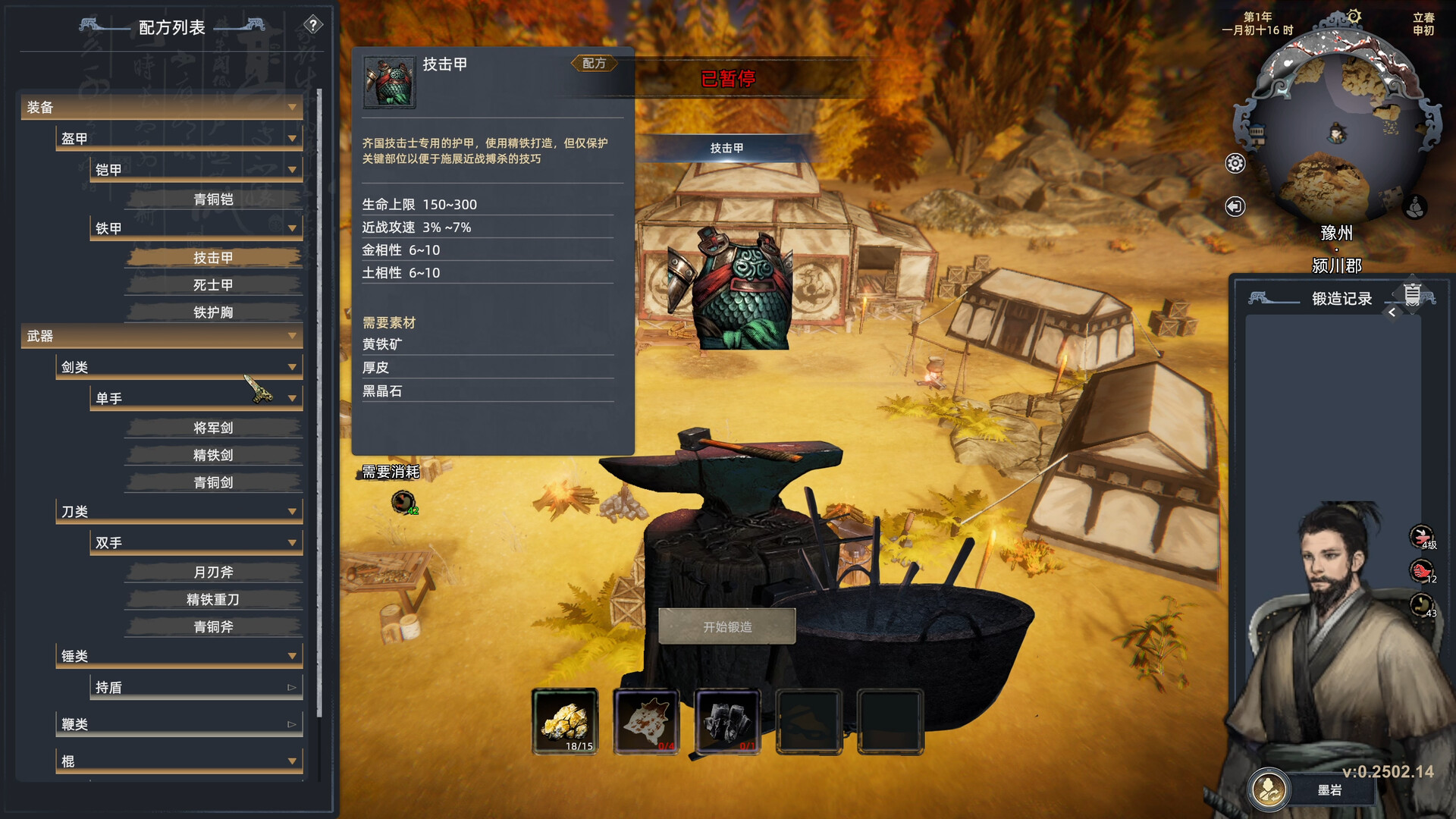This screenshot has width=1456, height=819.
Task: Expand the 鞭类 whip category
Action: coord(291,724)
